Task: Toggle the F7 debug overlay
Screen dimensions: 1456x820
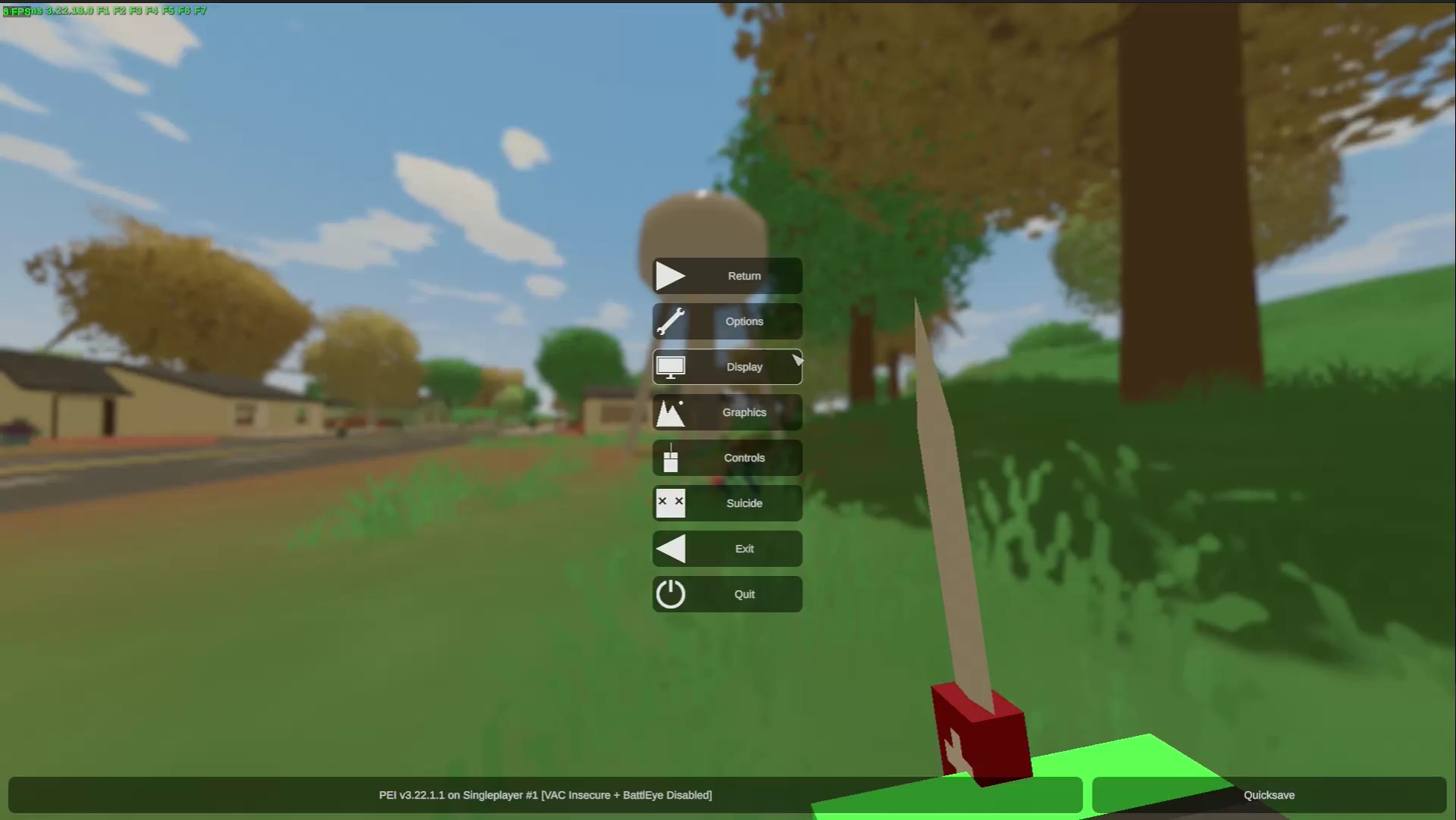Action: click(x=200, y=11)
